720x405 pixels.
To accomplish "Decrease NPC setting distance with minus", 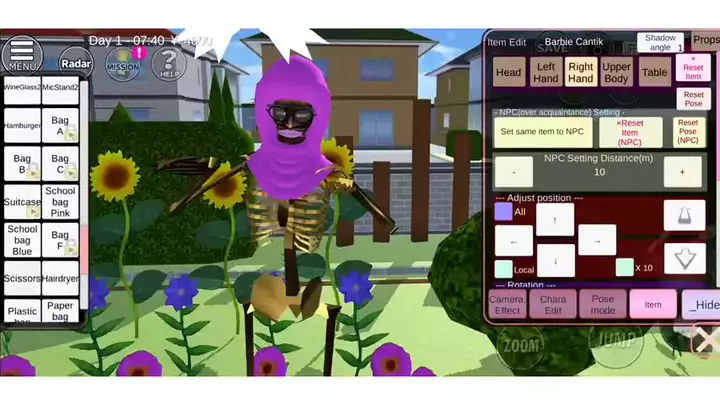I will click(514, 172).
